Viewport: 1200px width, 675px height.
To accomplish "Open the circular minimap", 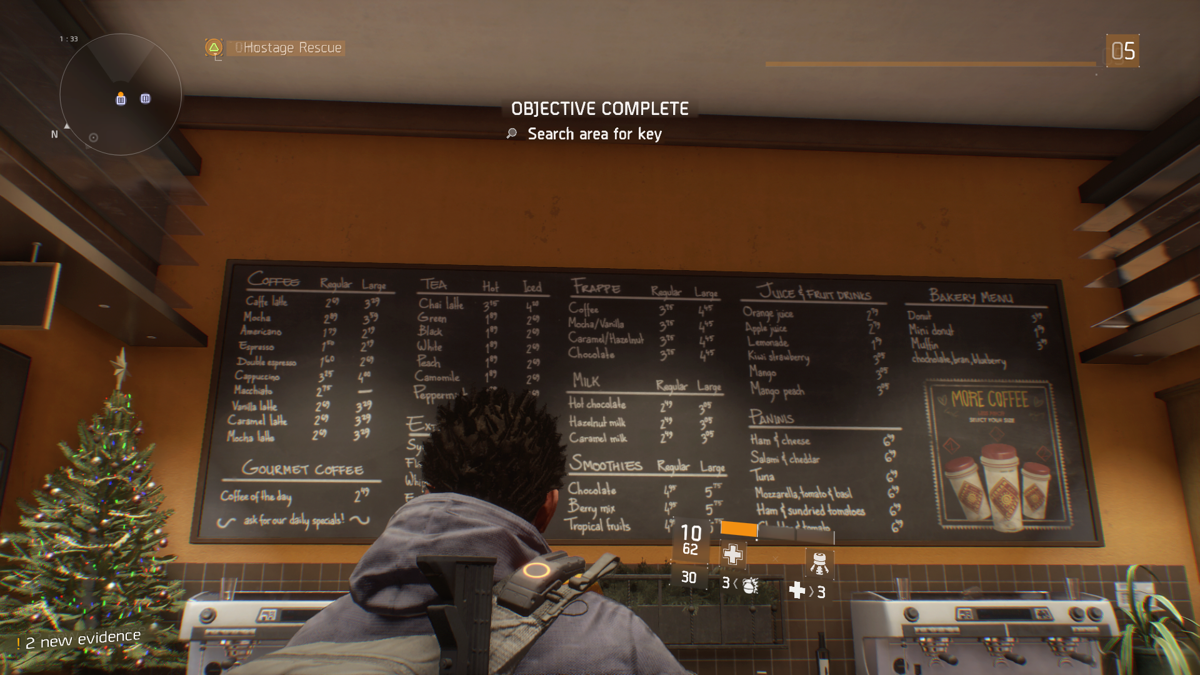I will point(120,94).
